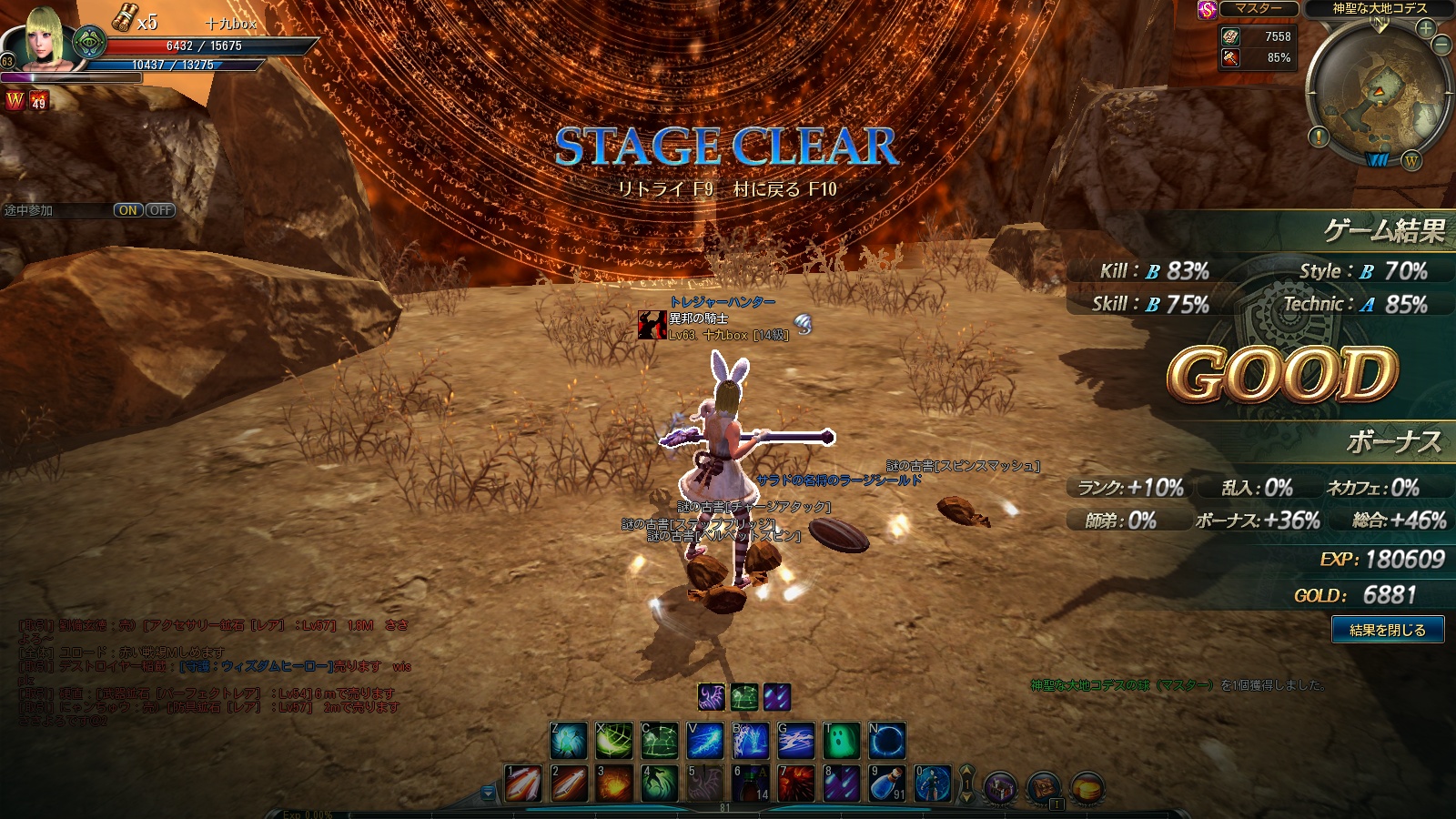The width and height of the screenshot is (1456, 819).
Task: Cast the blue ring skill on N
Action: pyautogui.click(x=887, y=741)
